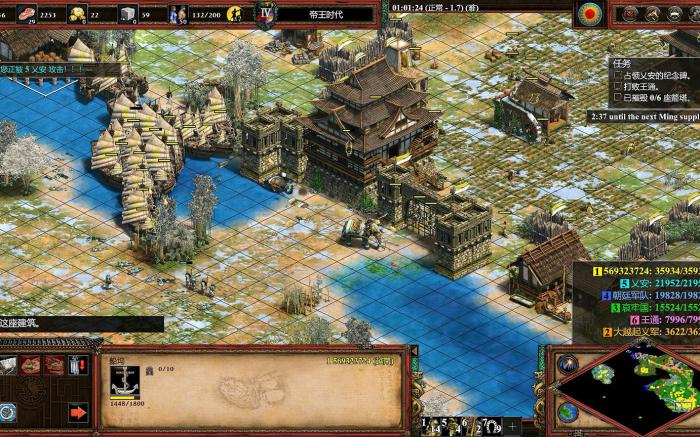
Task: Toggle the minimap flare signal button
Action: click(x=567, y=364)
